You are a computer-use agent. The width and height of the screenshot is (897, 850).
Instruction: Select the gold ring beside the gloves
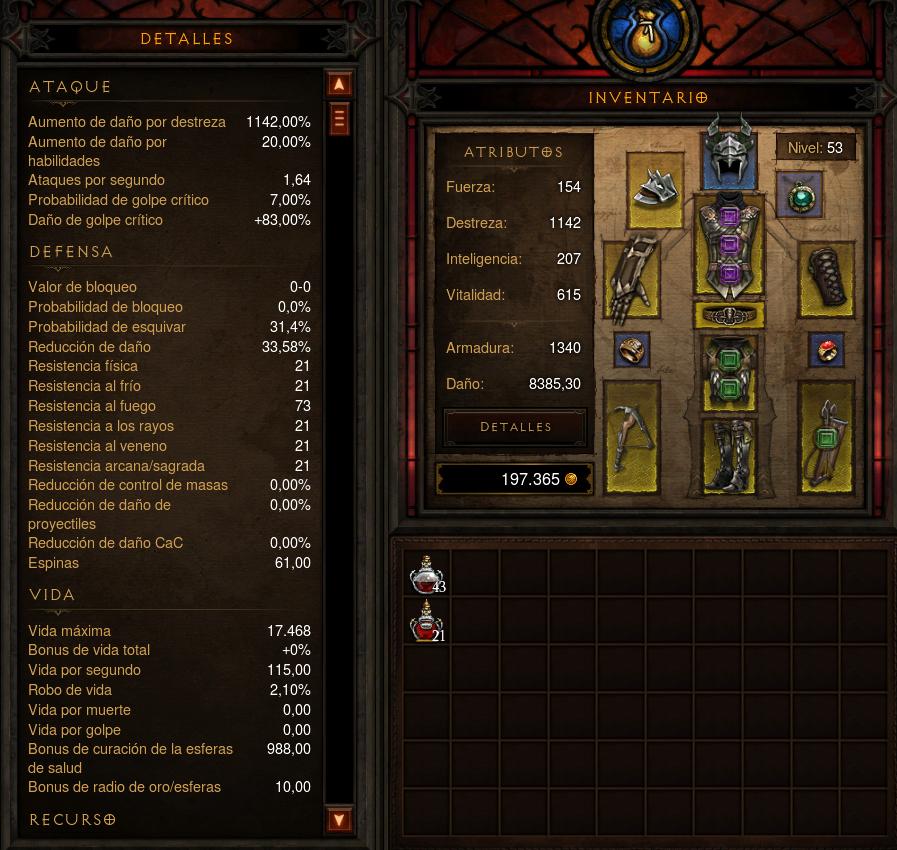(632, 350)
